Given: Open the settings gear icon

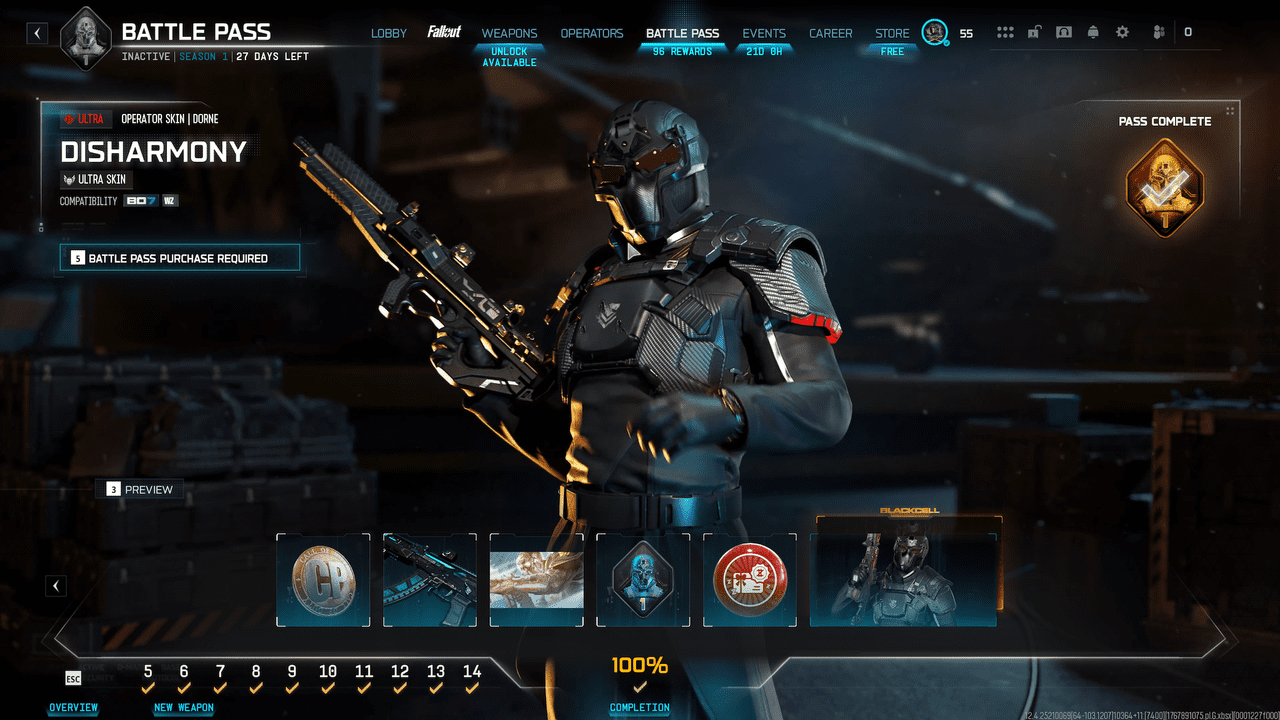Looking at the screenshot, I should click(1122, 32).
